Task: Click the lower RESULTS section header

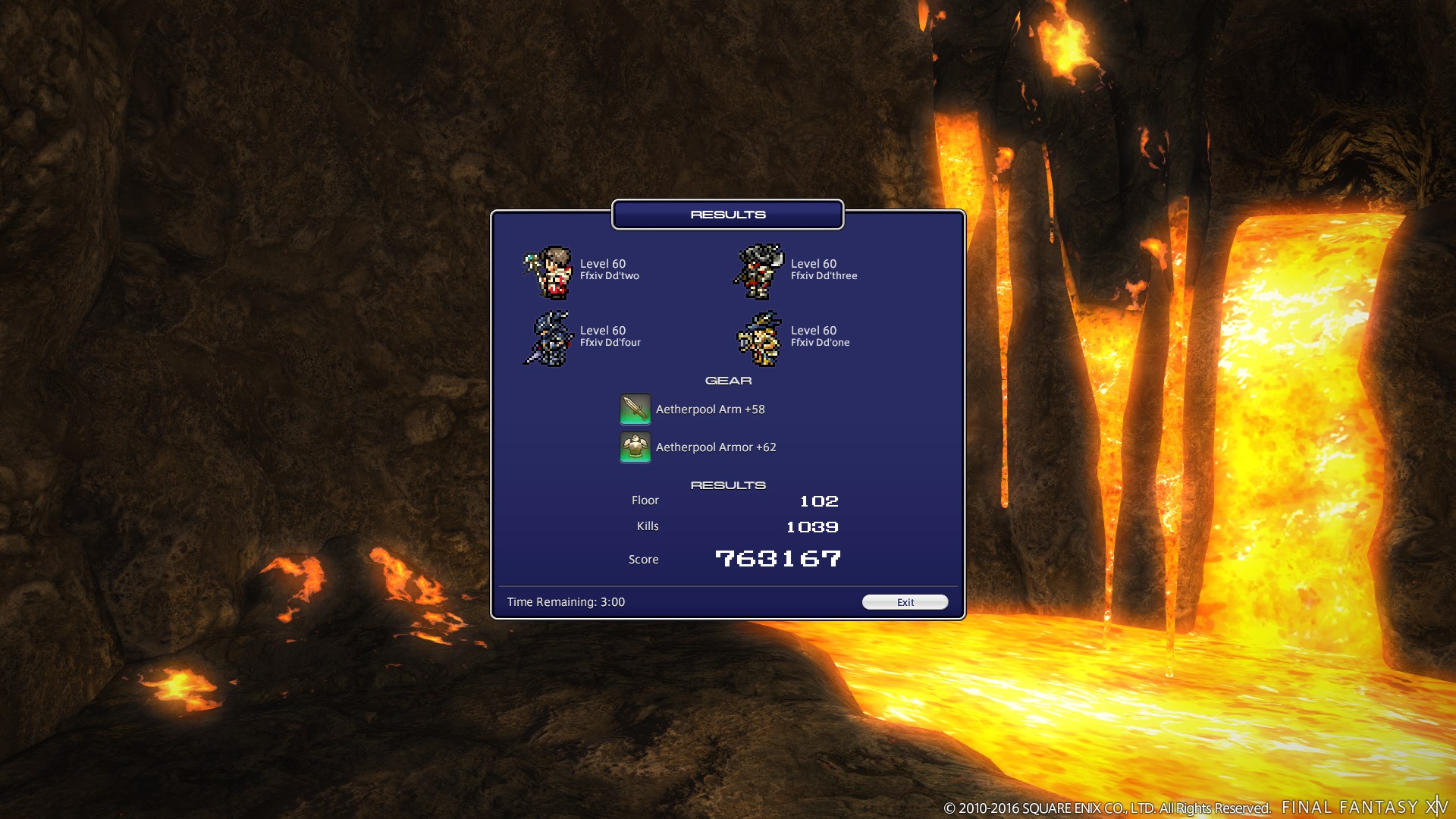Action: point(728,485)
